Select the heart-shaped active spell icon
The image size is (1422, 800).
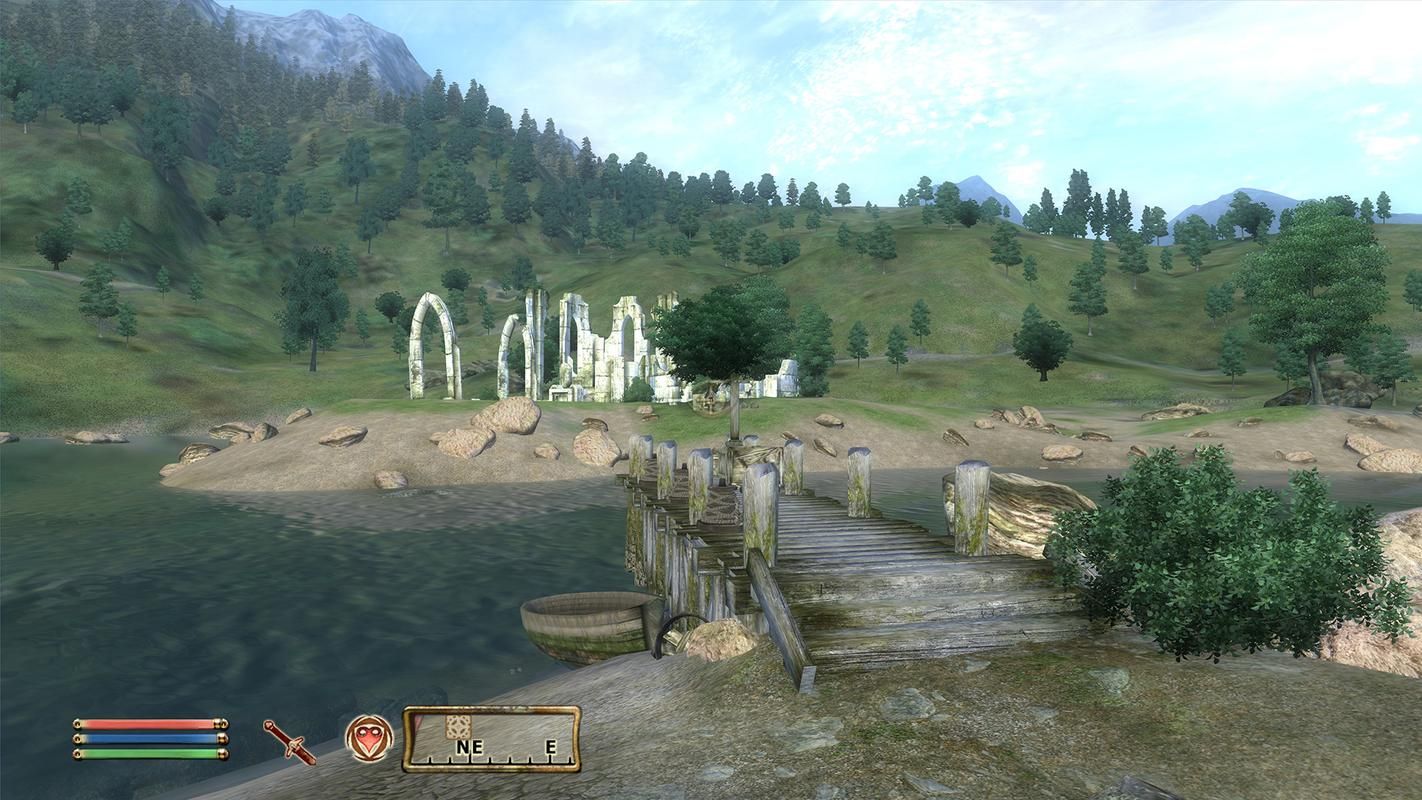(x=368, y=738)
